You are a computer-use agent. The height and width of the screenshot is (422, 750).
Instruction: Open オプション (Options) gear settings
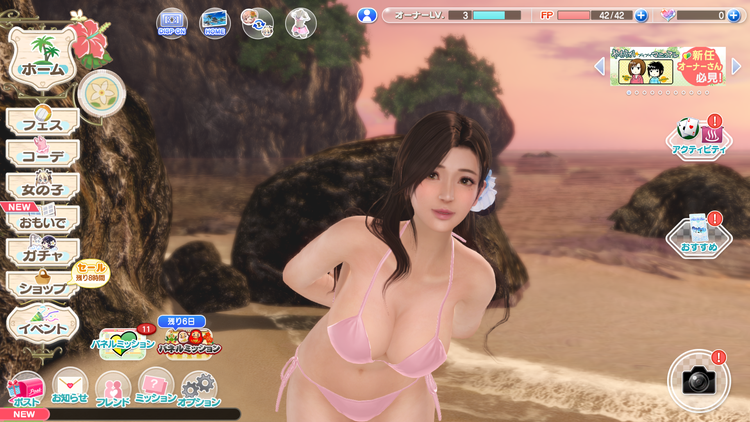click(200, 390)
